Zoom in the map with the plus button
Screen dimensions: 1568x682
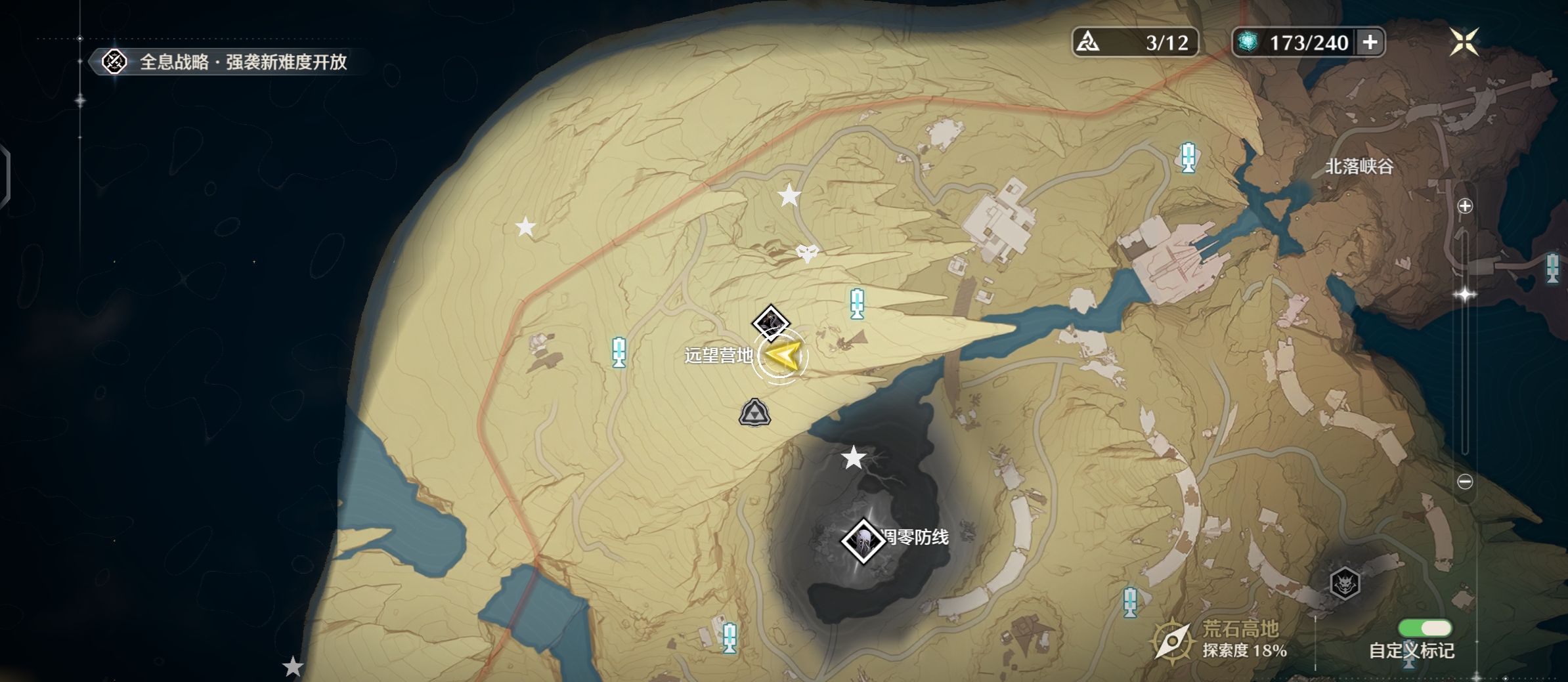pyautogui.click(x=1465, y=206)
